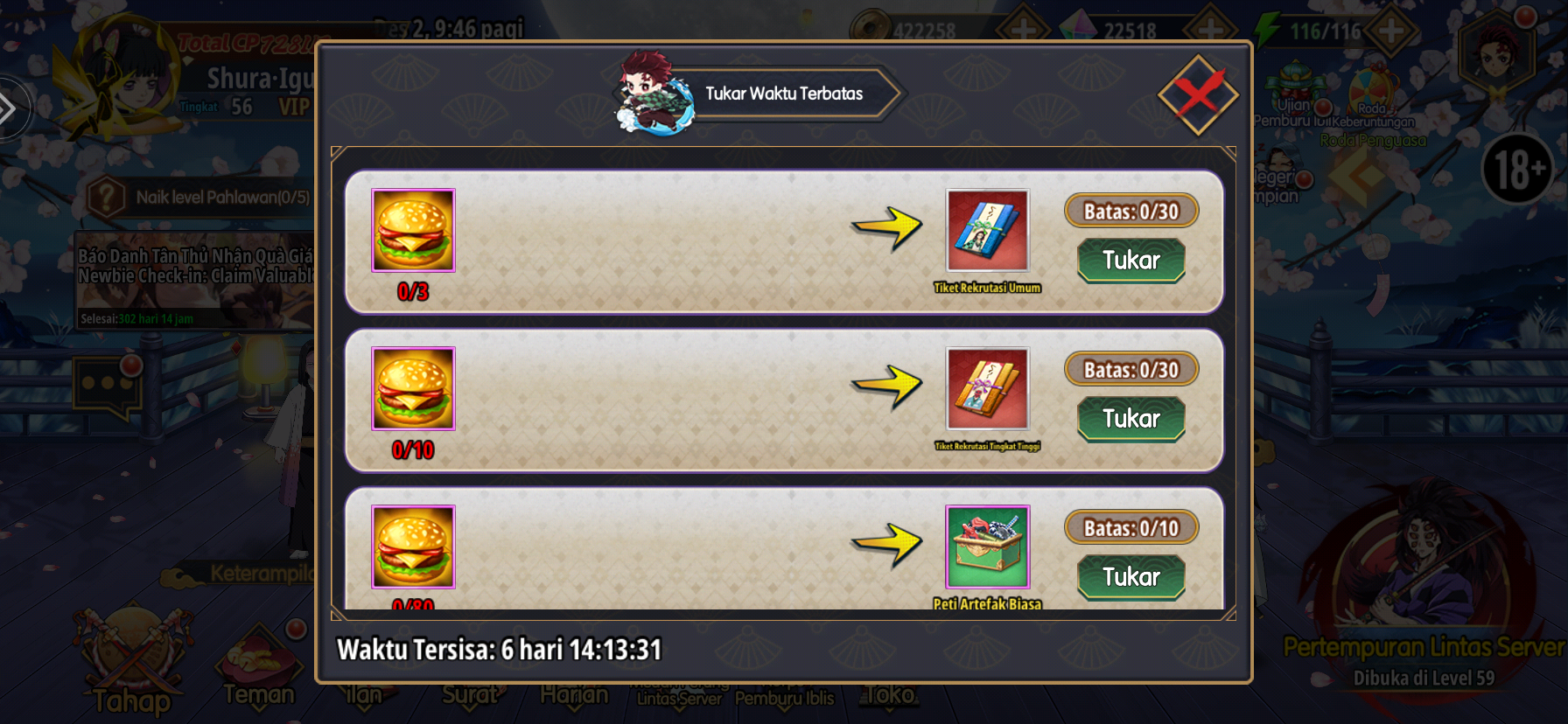Viewport: 1568px width, 724px height.
Task: Tap the burger cost icon marked 0/10
Action: pyautogui.click(x=413, y=389)
